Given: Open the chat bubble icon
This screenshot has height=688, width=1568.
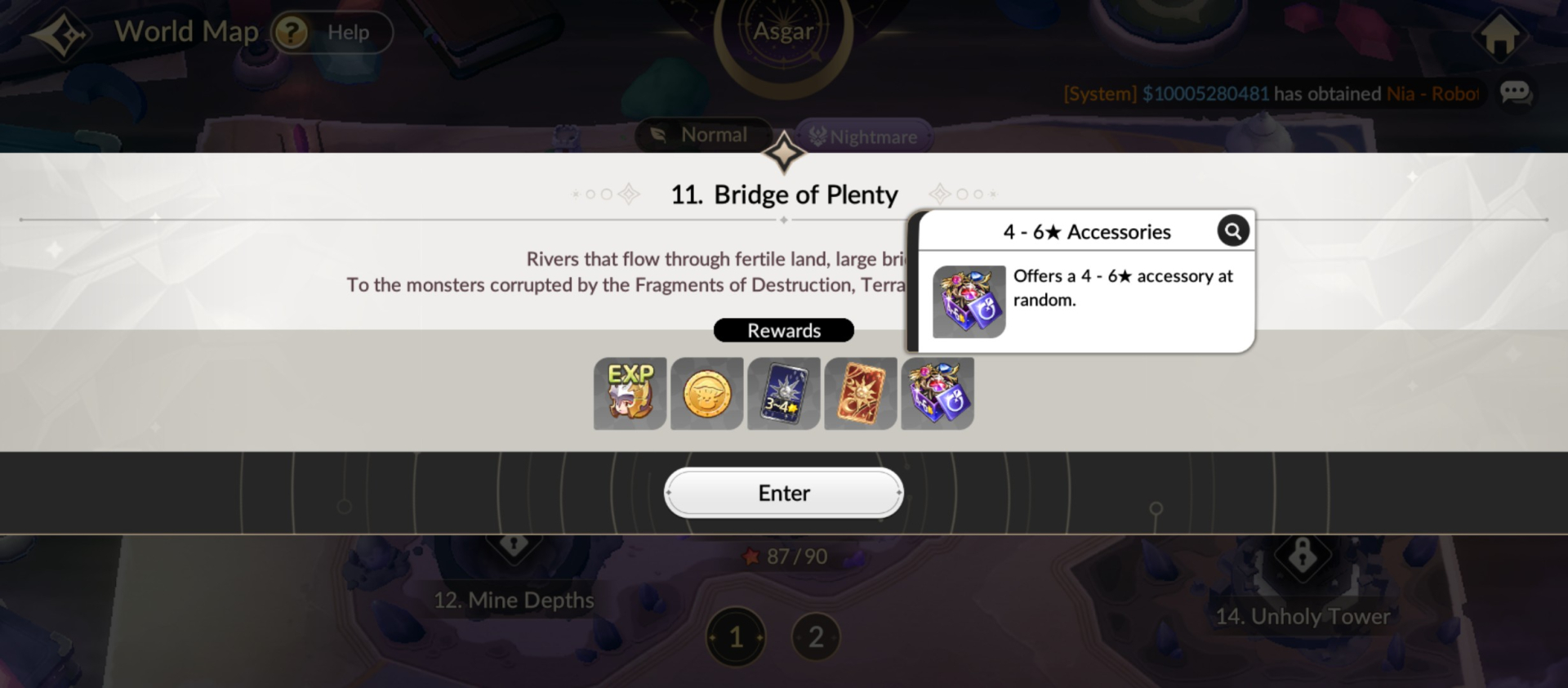Looking at the screenshot, I should coord(1516,92).
